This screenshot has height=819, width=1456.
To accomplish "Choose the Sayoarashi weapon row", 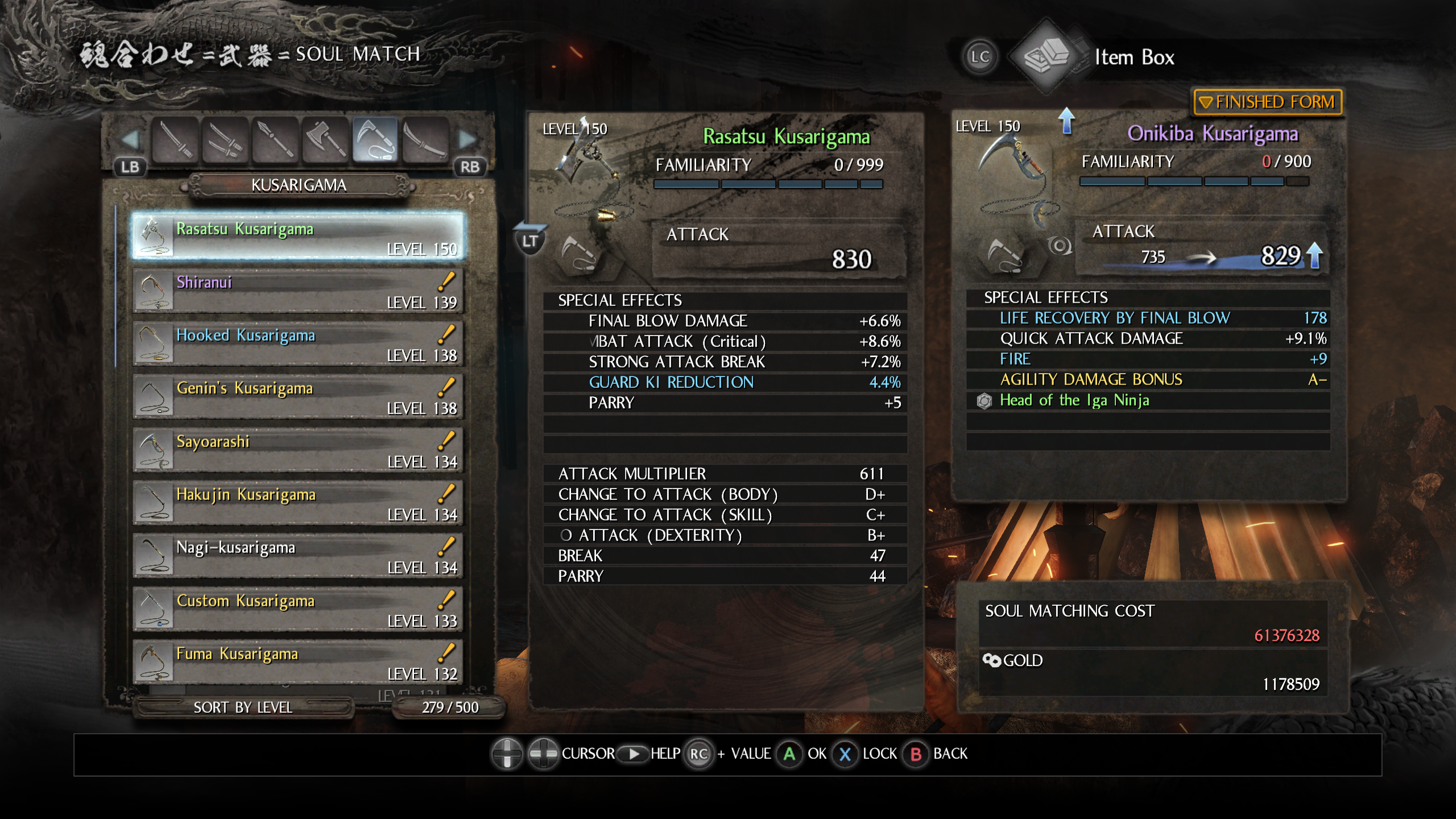I will click(x=299, y=450).
